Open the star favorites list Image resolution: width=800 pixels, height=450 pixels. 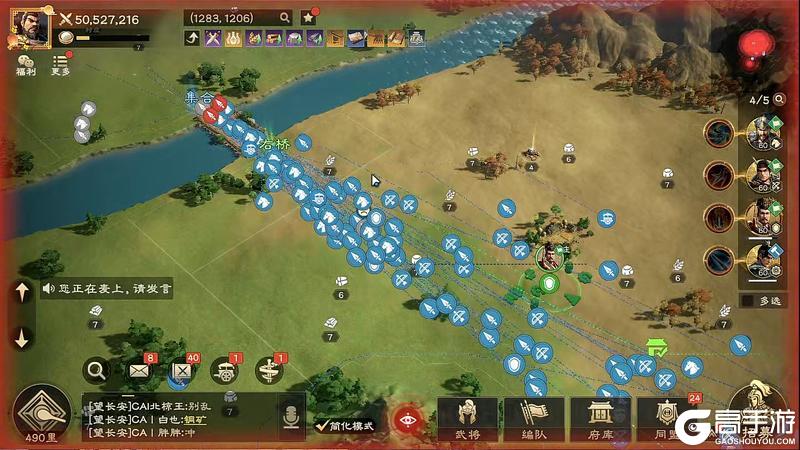click(x=308, y=17)
